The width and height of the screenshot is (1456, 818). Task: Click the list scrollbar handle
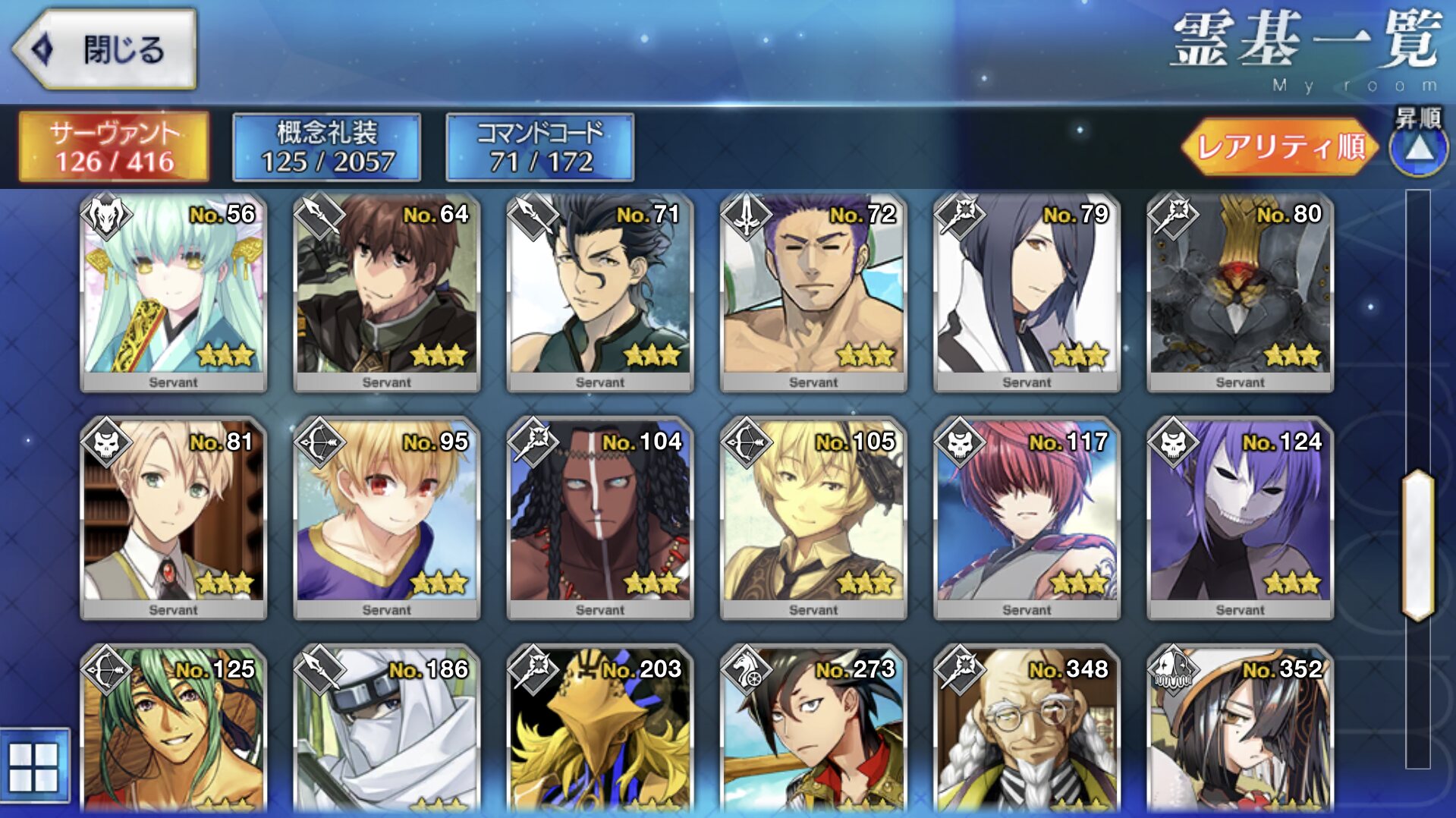coord(1417,545)
